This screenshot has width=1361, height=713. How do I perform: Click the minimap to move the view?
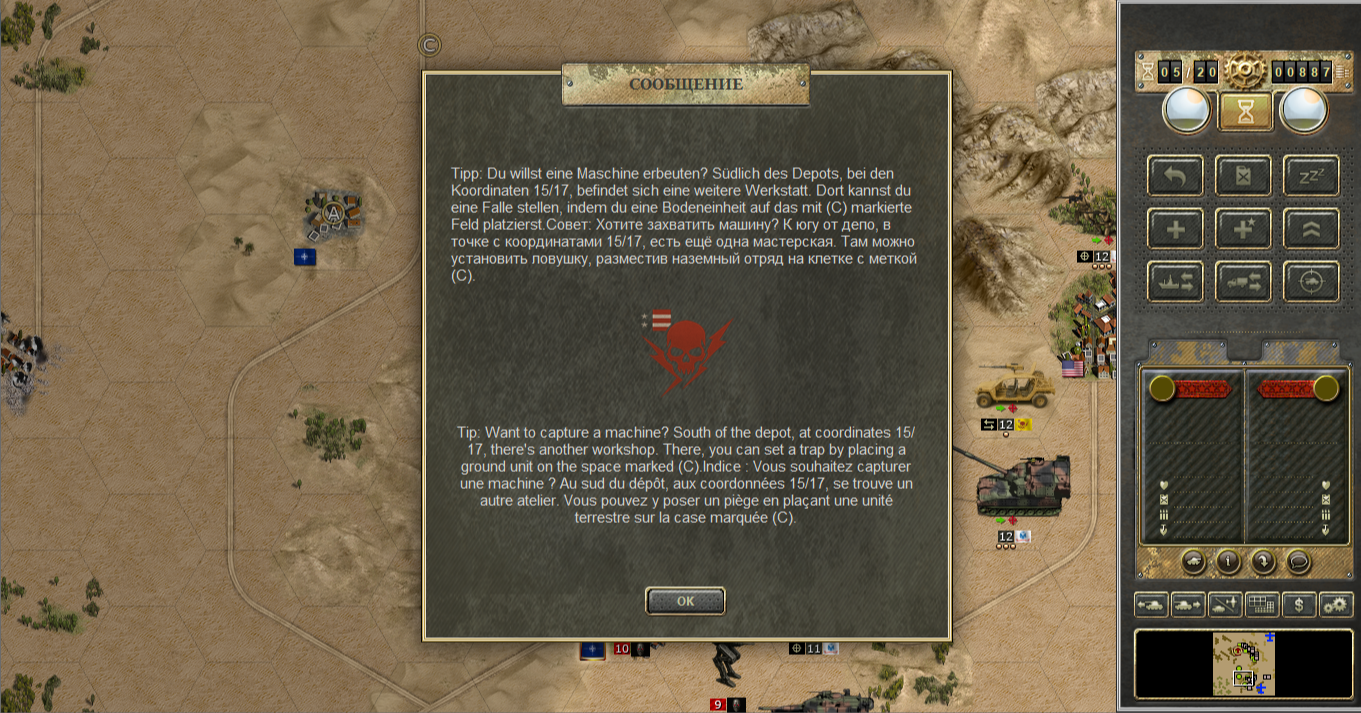coord(1243,664)
